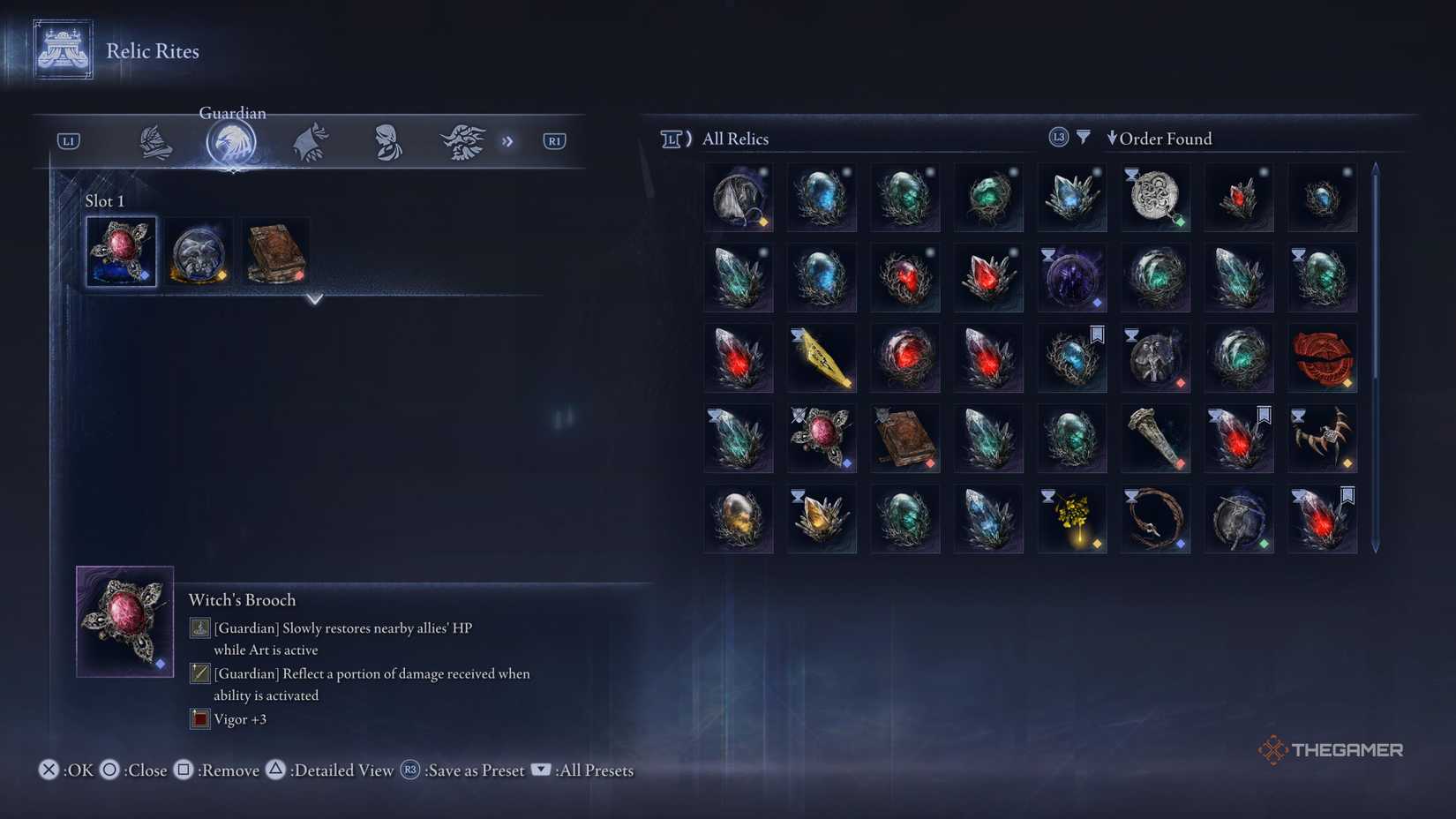
Task: Switch to the All Relics tab
Action: pos(734,139)
